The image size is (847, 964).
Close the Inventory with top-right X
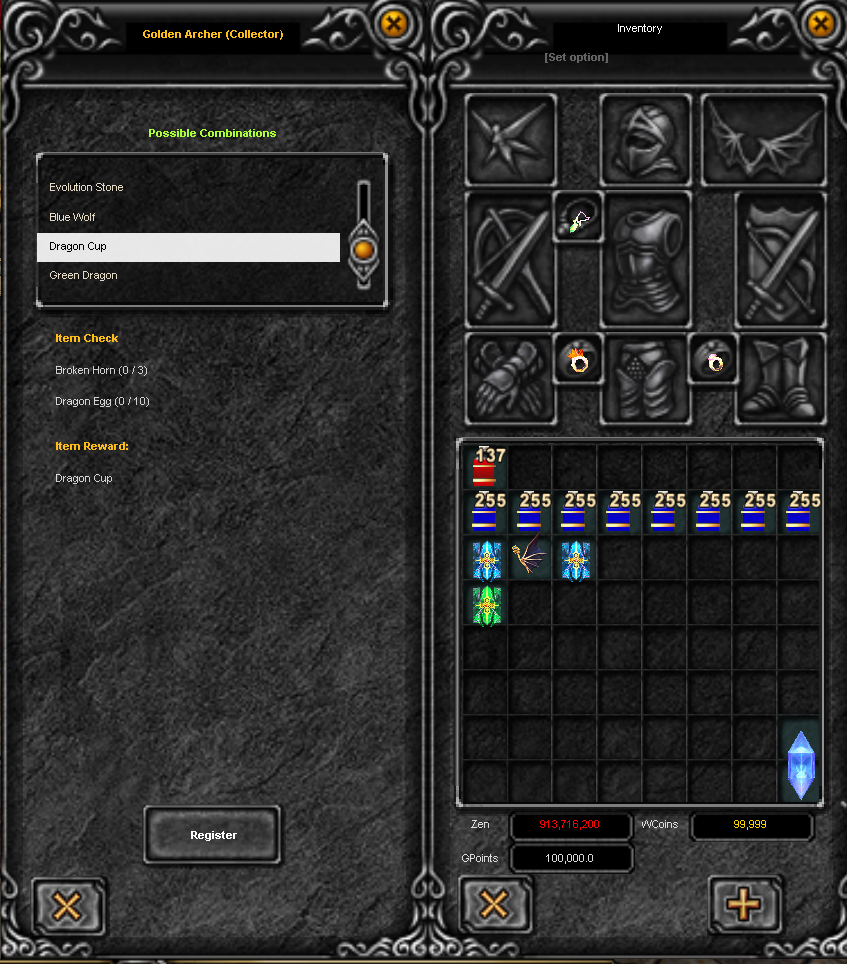pyautogui.click(x=821, y=23)
